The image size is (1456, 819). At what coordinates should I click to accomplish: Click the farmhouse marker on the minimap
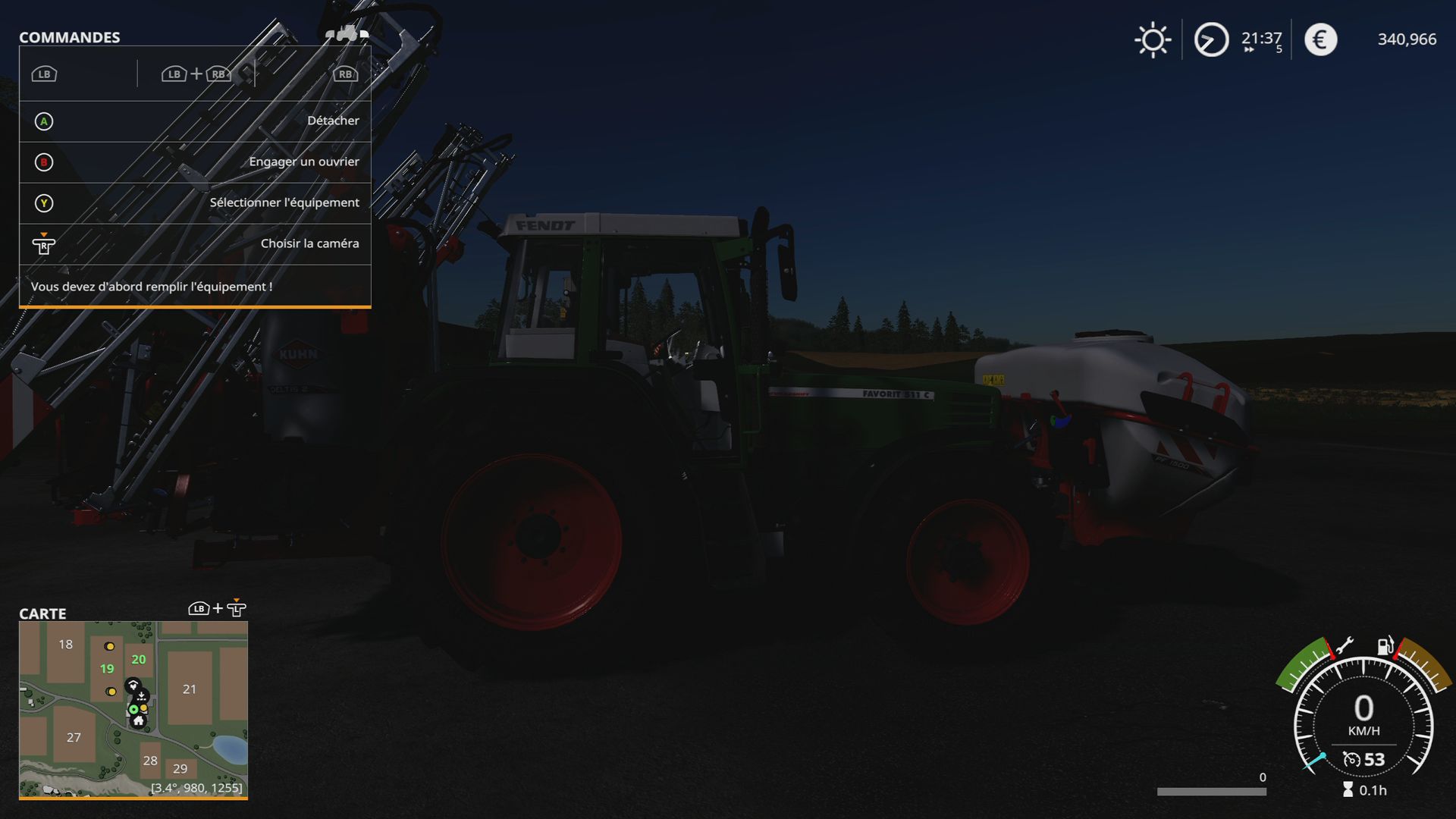(x=139, y=722)
